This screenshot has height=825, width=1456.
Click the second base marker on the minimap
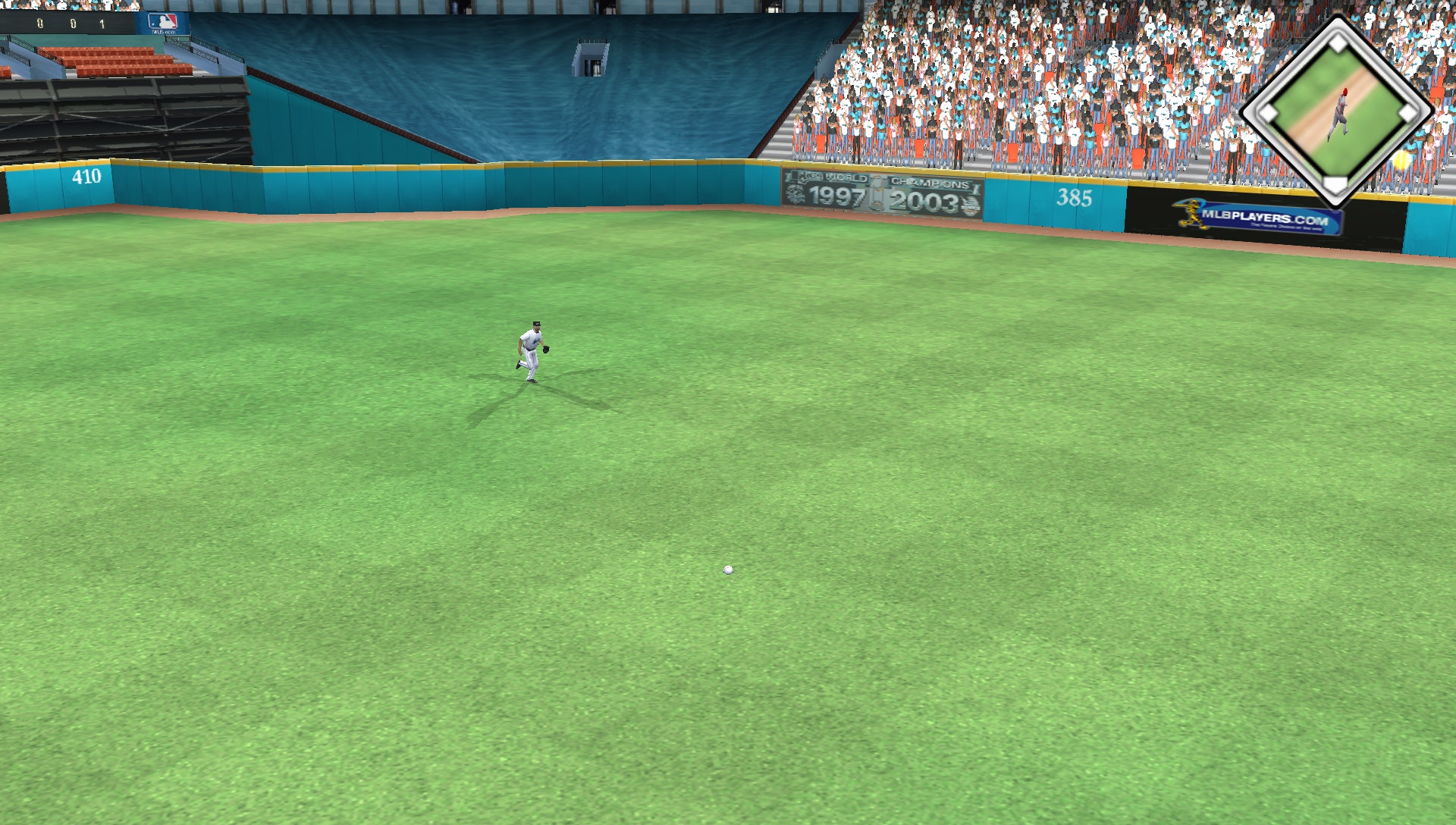pyautogui.click(x=1338, y=42)
